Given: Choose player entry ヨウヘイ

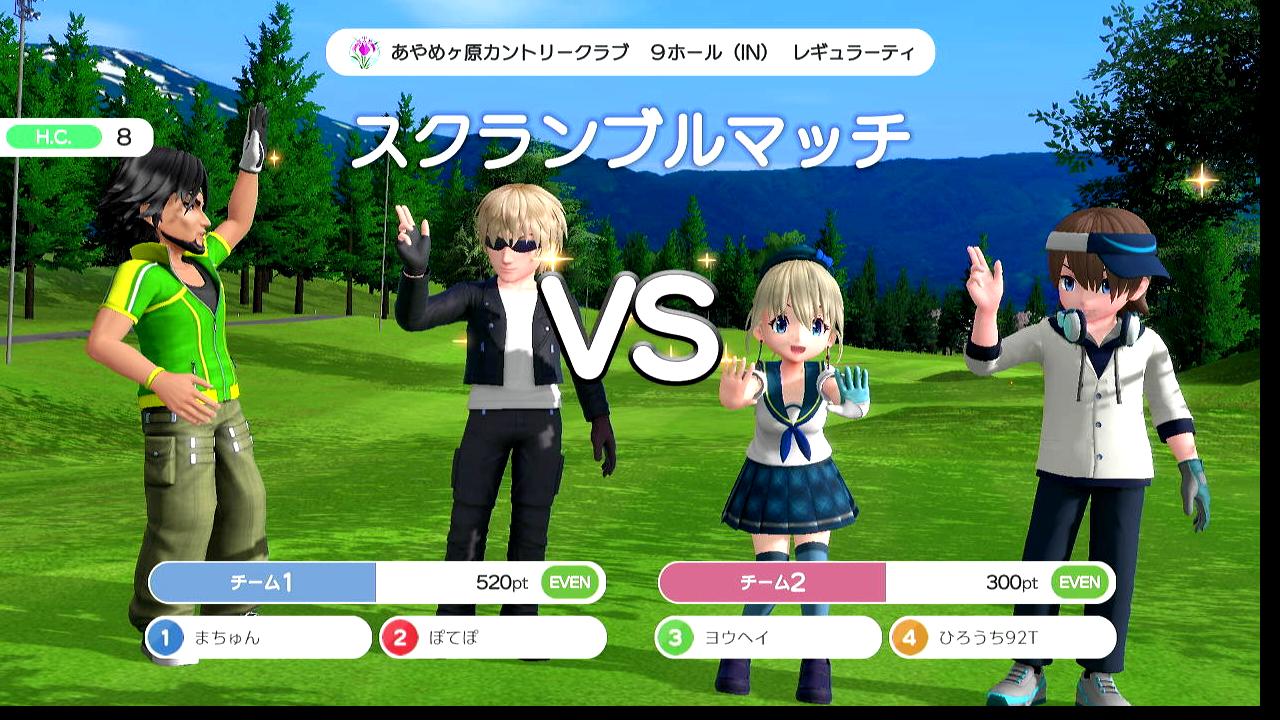Looking at the screenshot, I should coord(767,637).
